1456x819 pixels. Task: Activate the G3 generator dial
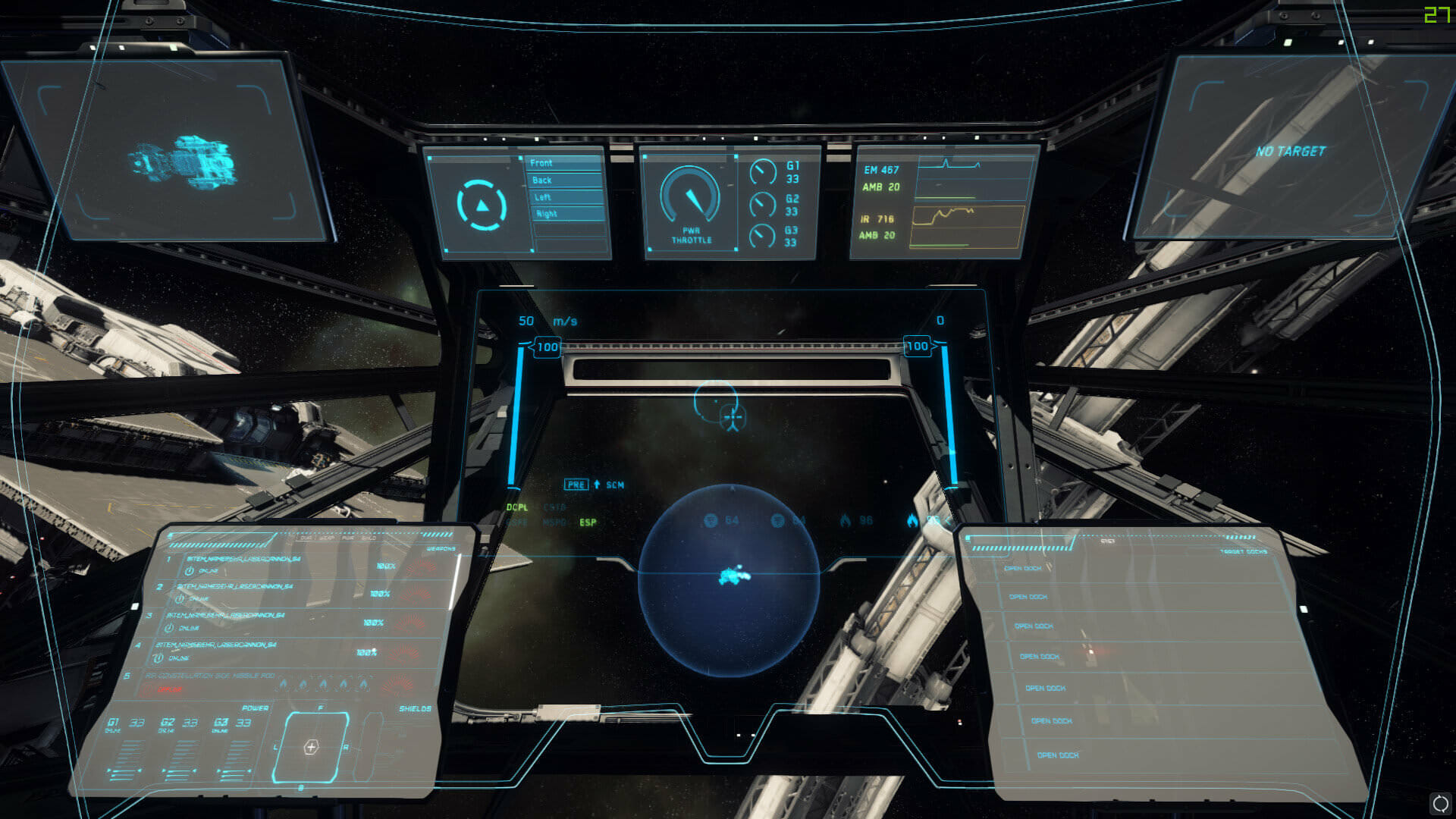point(763,236)
